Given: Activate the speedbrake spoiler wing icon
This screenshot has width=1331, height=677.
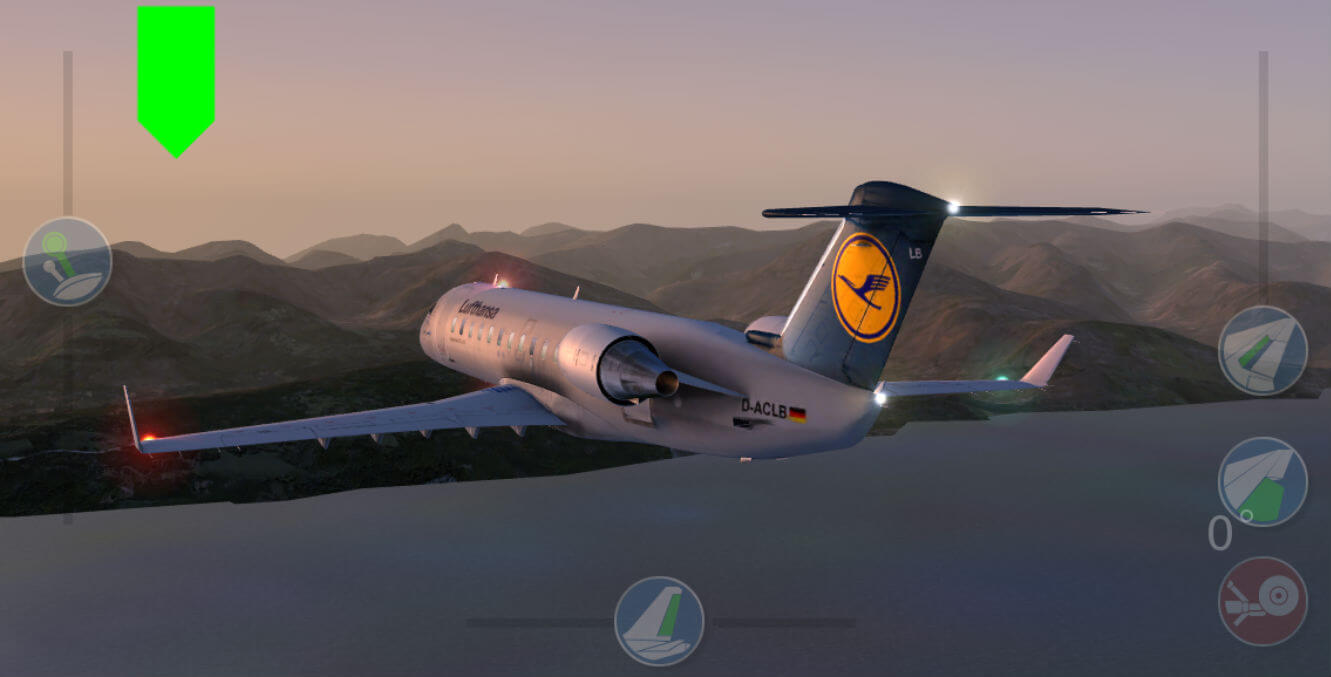Looking at the screenshot, I should [1262, 351].
